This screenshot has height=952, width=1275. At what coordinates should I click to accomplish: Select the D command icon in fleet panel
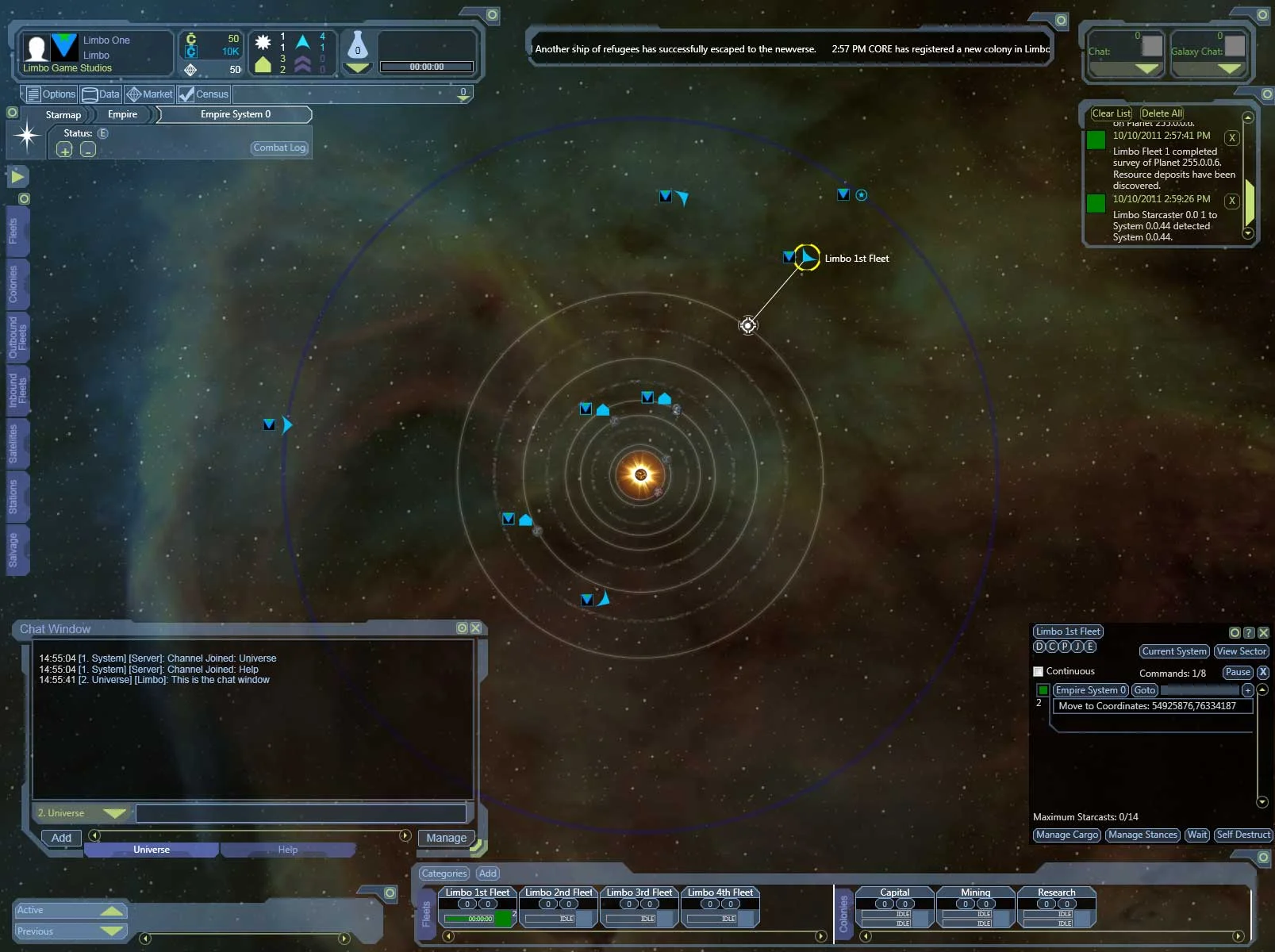click(x=1039, y=647)
